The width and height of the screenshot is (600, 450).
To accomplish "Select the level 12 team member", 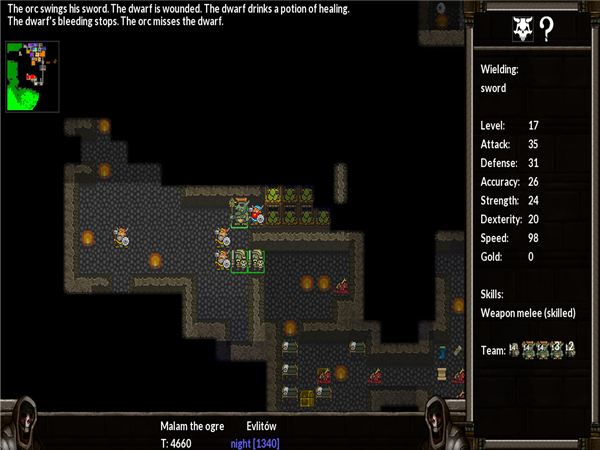I will [569, 349].
